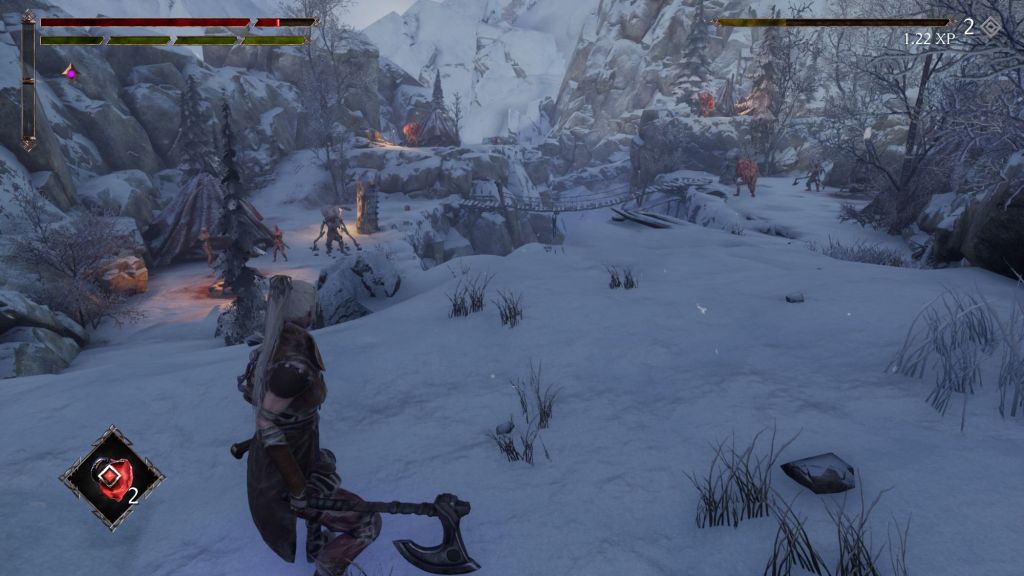Click the purple status icon below the bars
Viewport: 1024px width, 576px height.
70,72
